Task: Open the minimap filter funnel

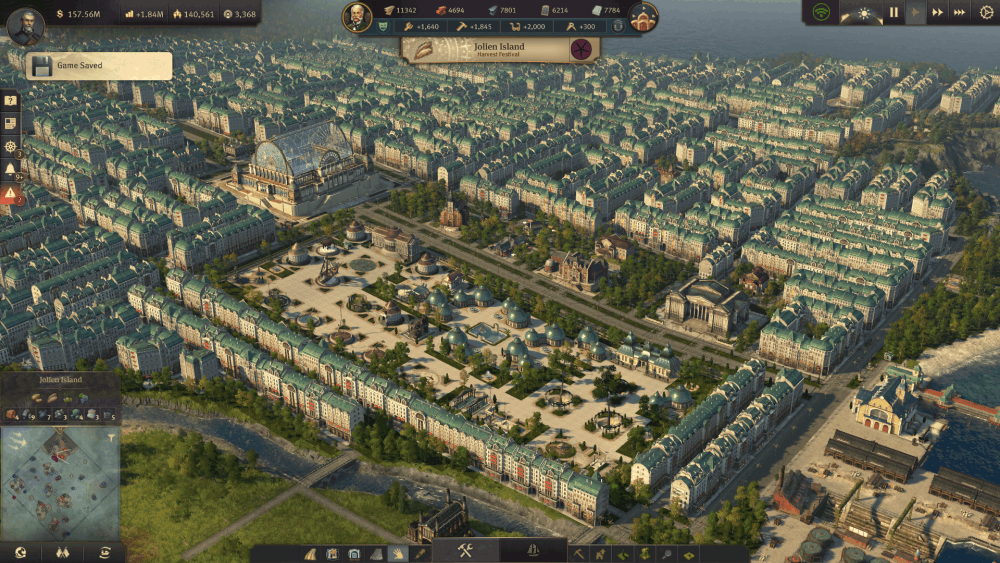Action: [113, 437]
